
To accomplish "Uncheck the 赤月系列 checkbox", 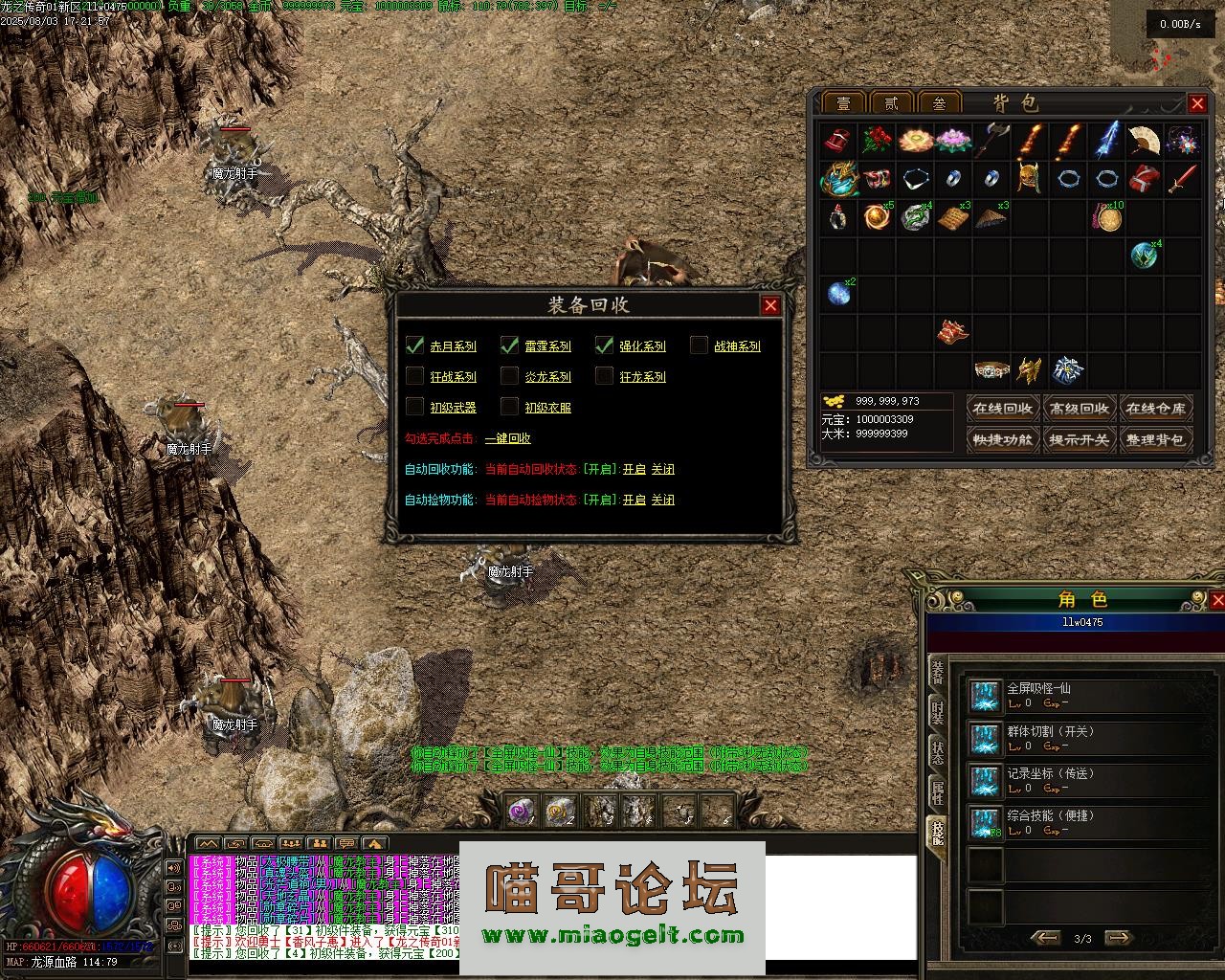I will (x=414, y=345).
